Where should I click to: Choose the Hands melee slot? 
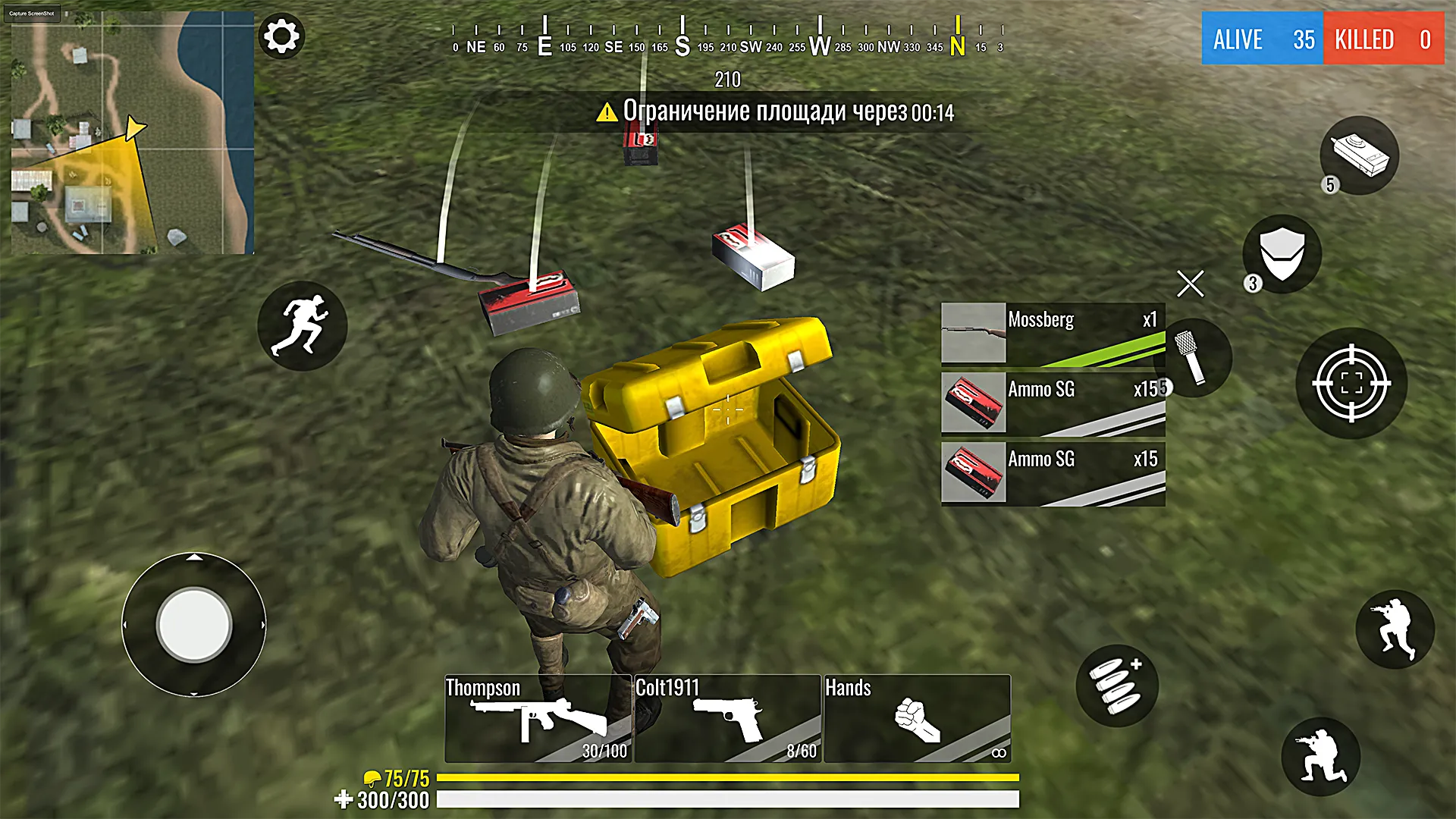pyautogui.click(x=917, y=718)
